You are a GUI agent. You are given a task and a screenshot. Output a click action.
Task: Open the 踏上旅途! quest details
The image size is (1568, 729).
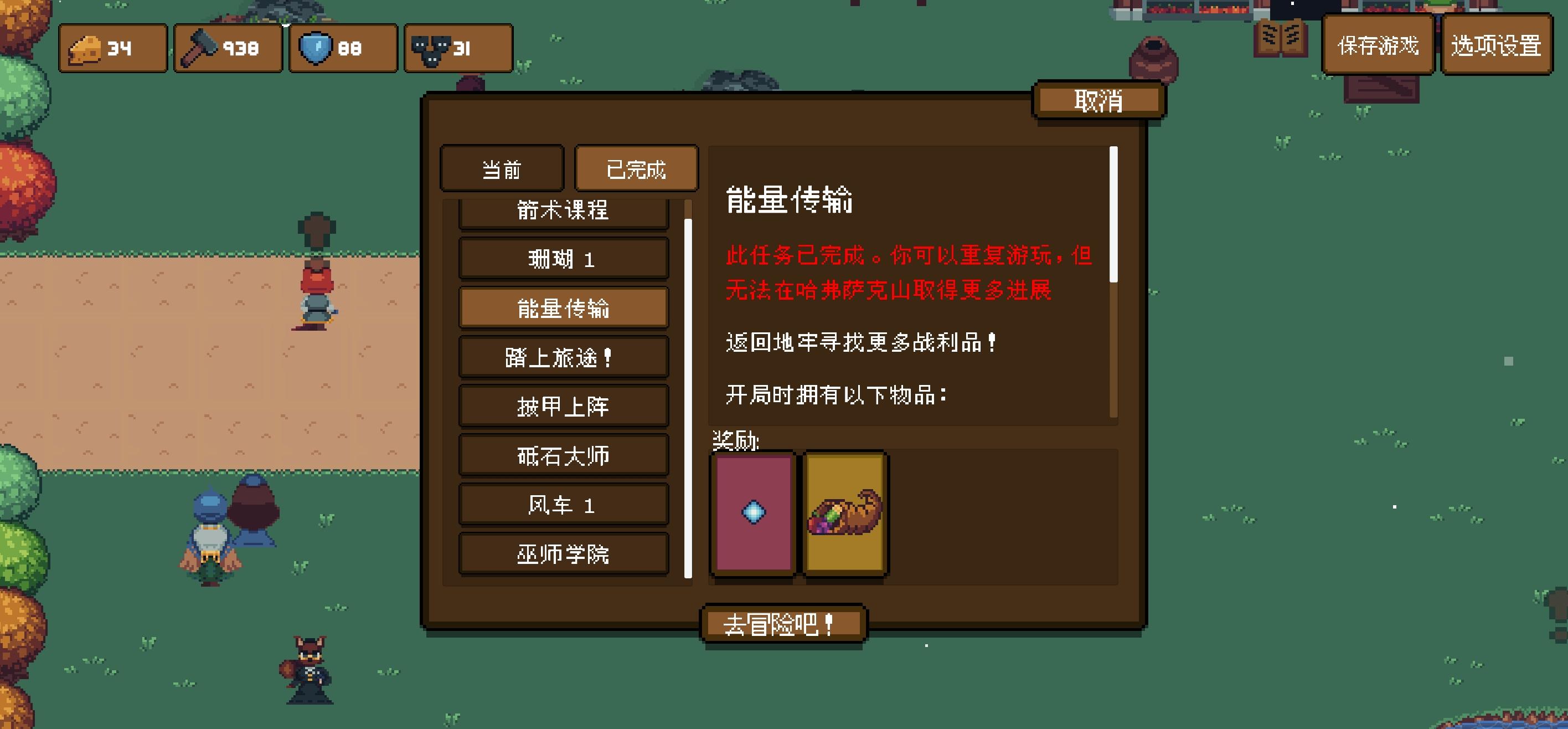click(563, 356)
